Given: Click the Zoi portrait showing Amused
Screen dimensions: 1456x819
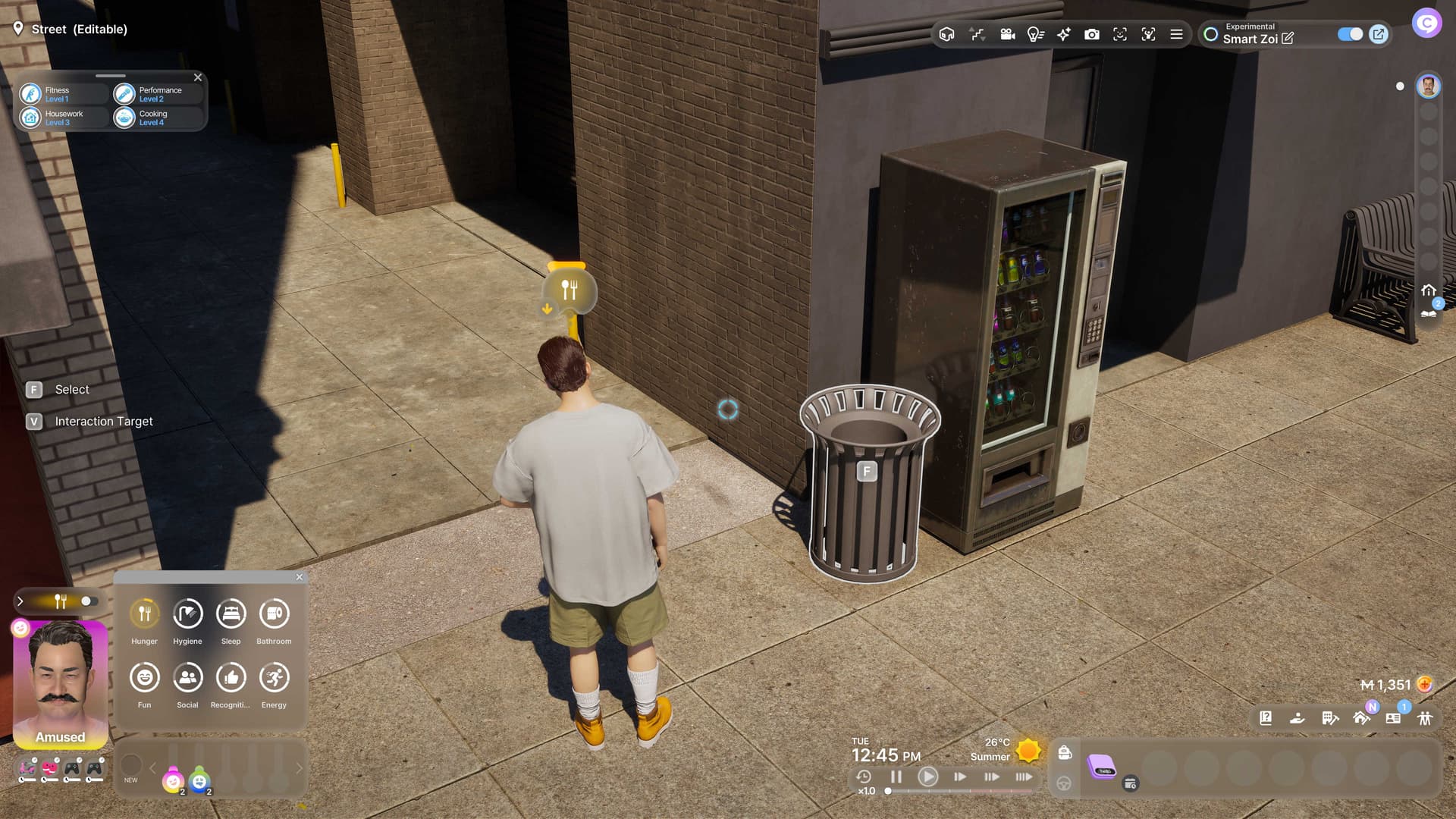Looking at the screenshot, I should click(x=61, y=682).
